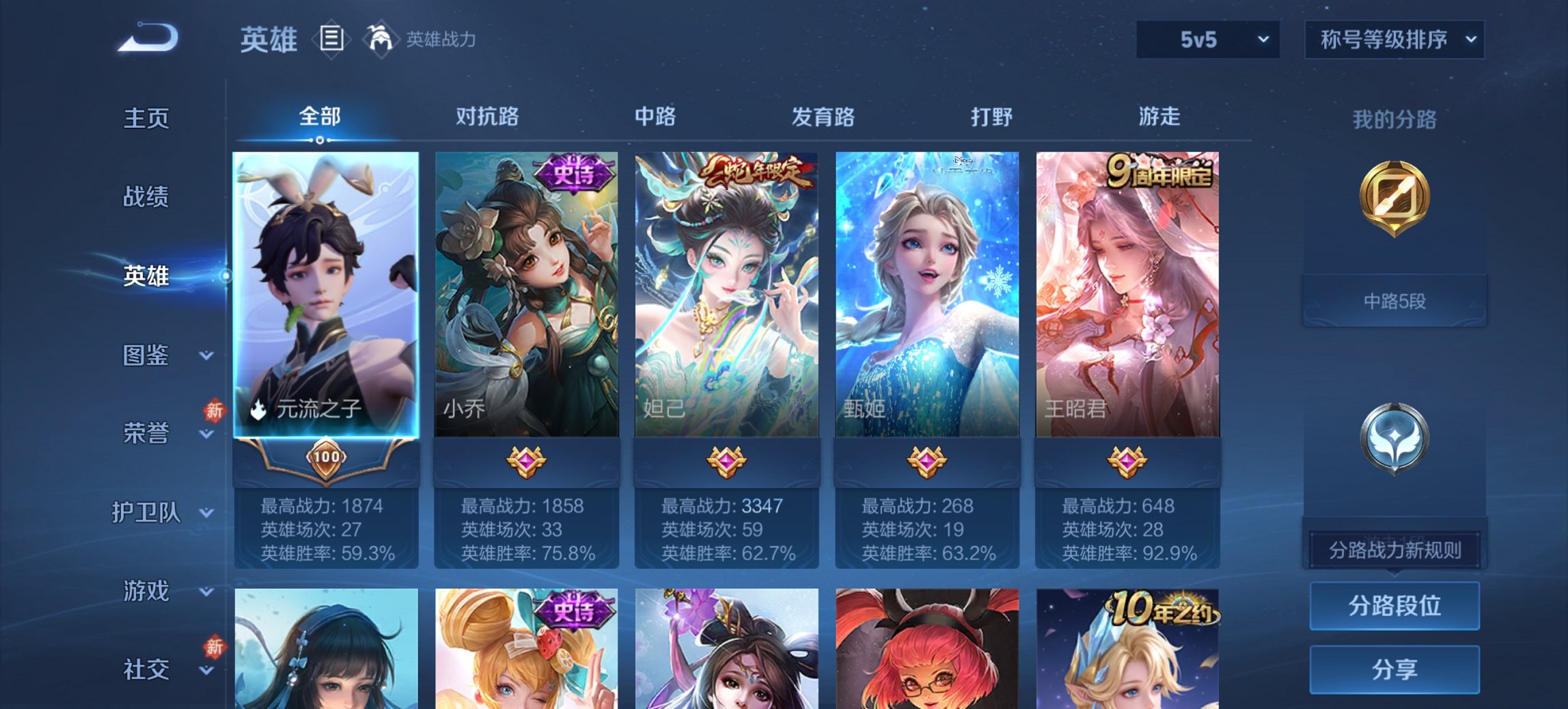This screenshot has width=1568, height=709.
Task: Expand the 荣誉 menu with 新 badge
Action: pos(146,432)
